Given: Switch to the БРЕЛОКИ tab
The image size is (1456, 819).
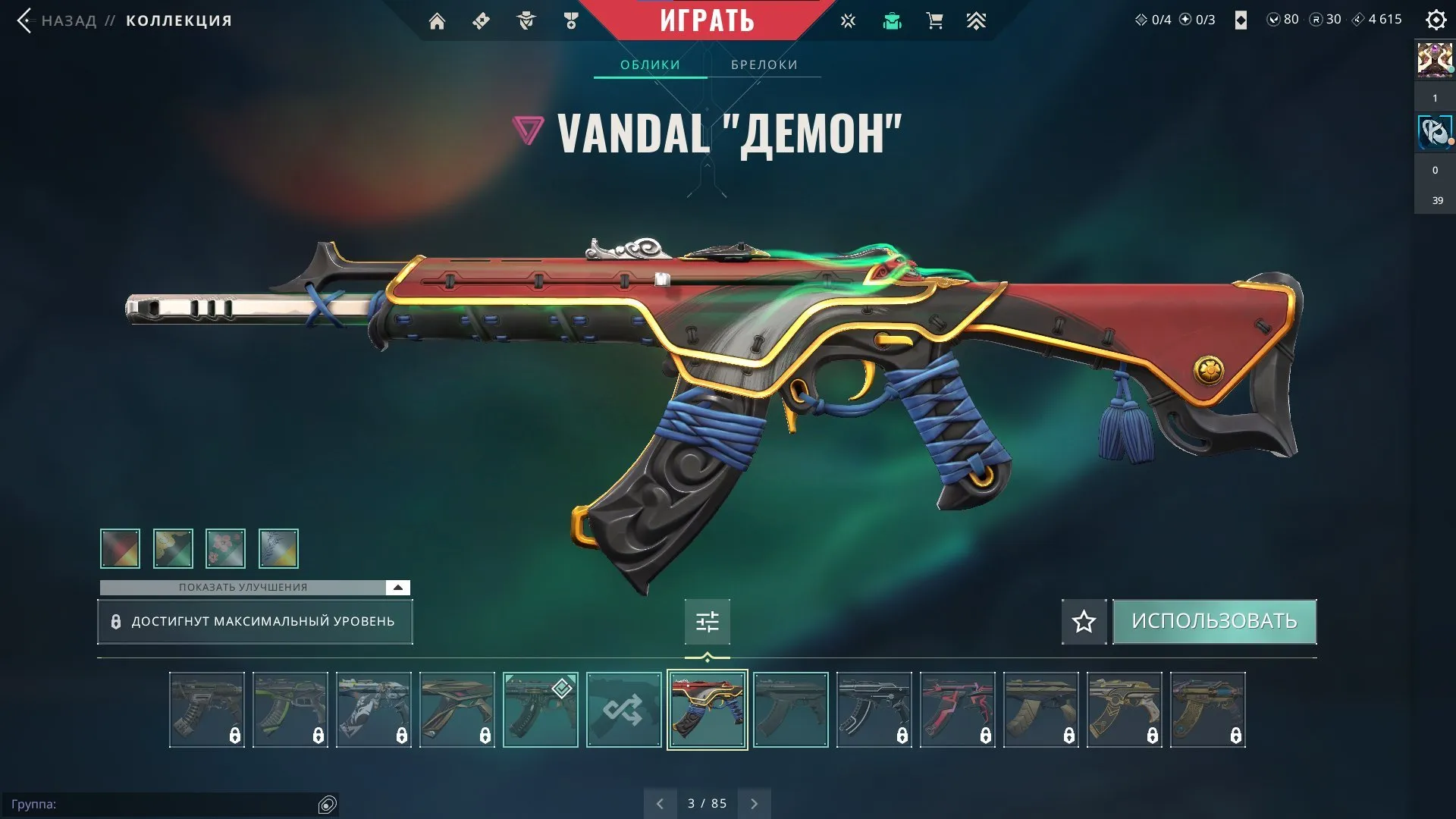Looking at the screenshot, I should point(764,64).
